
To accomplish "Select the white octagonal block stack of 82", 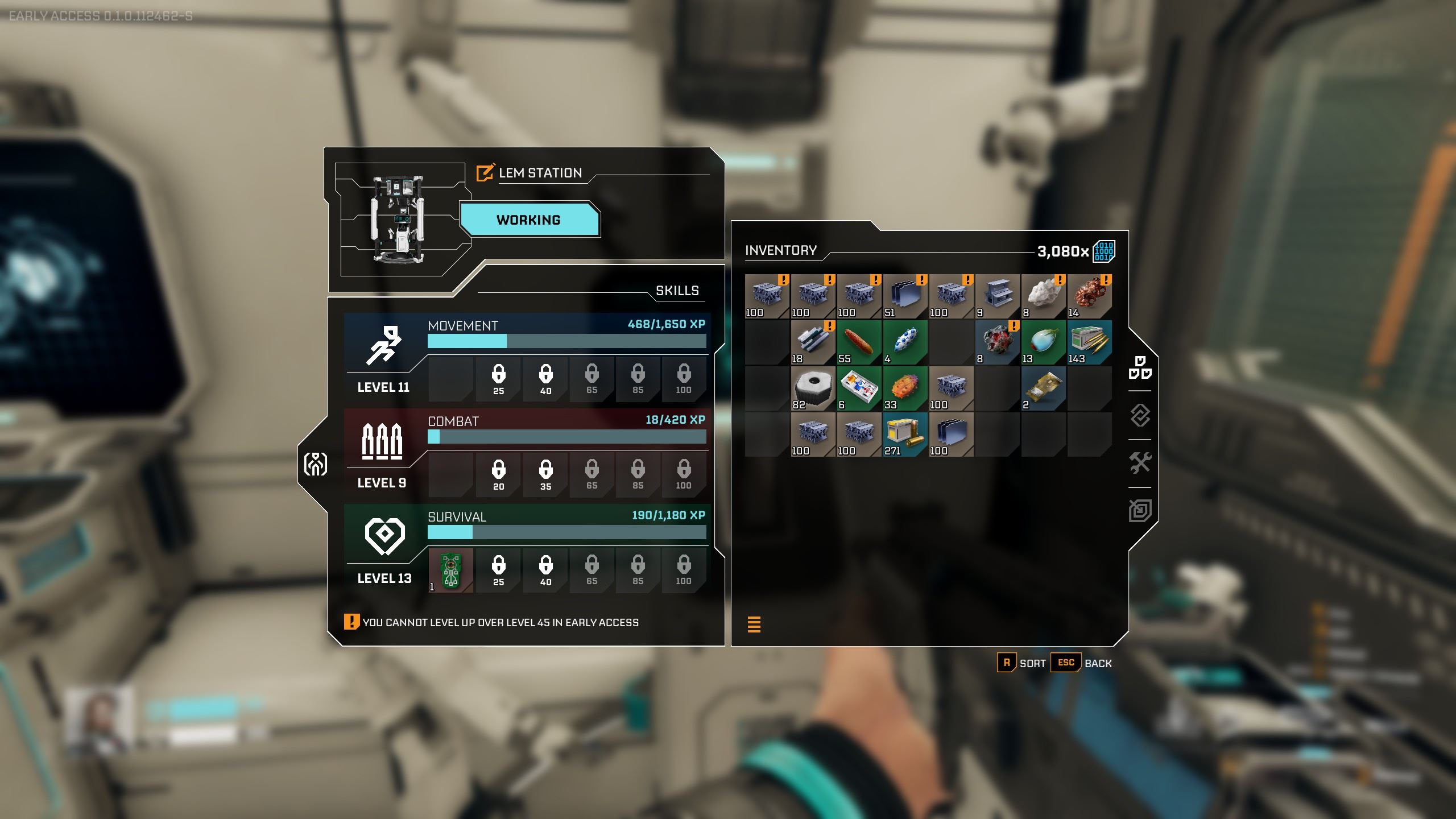I will point(813,388).
